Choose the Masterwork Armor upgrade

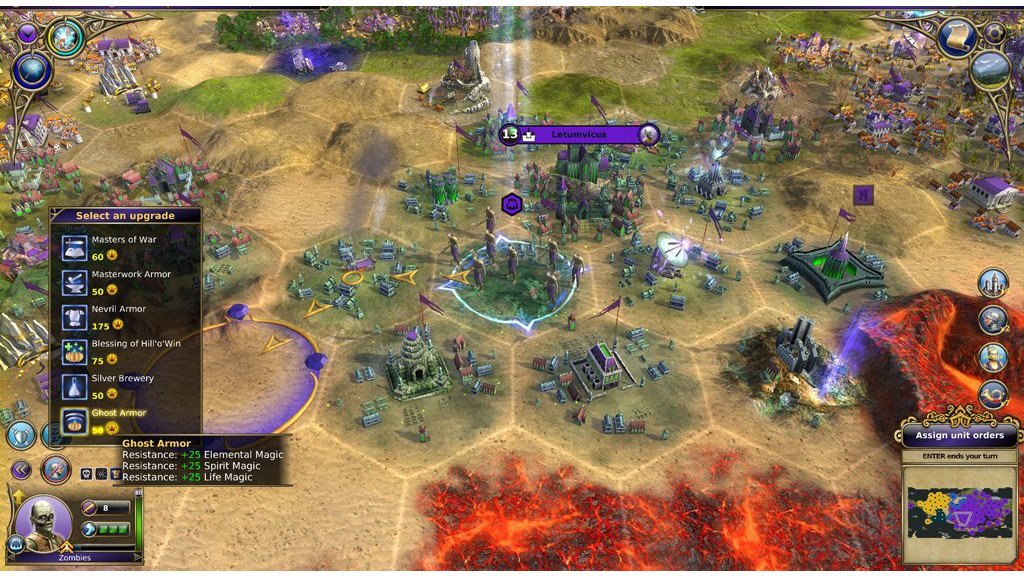point(124,281)
